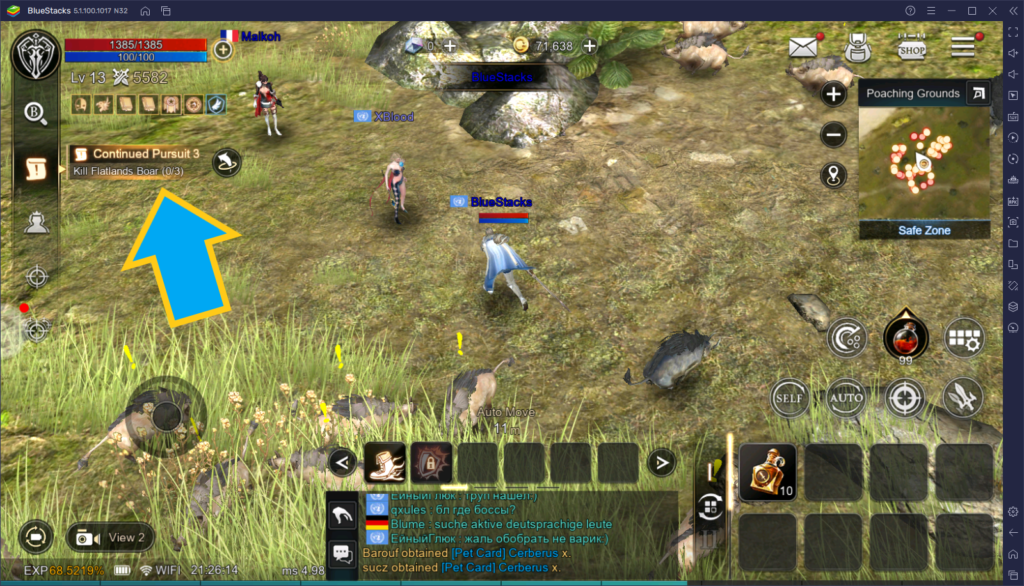
Task: Open the quest scroll tab on left sidebar
Action: pos(37,169)
